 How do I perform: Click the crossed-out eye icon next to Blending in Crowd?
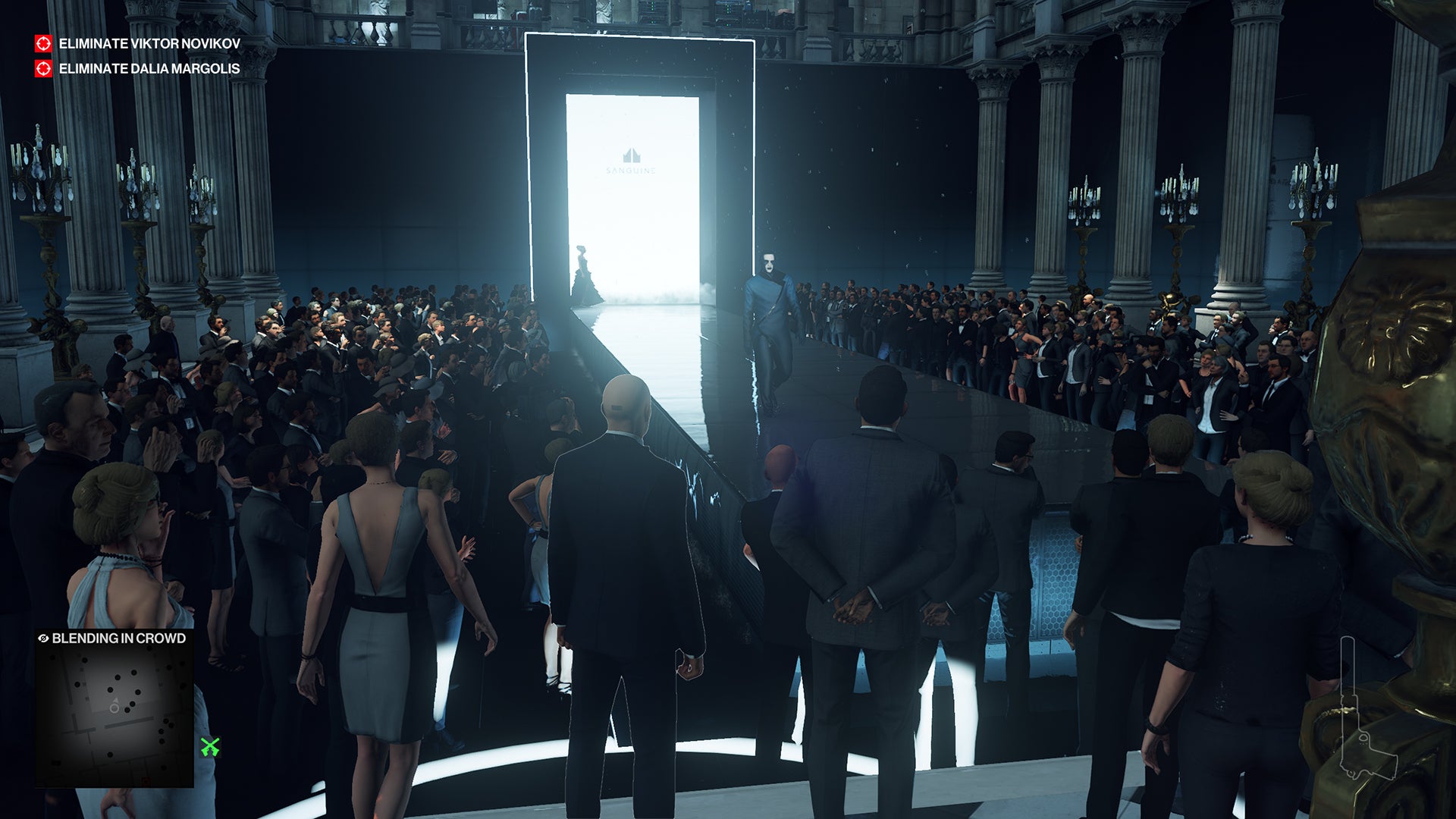pos(43,638)
